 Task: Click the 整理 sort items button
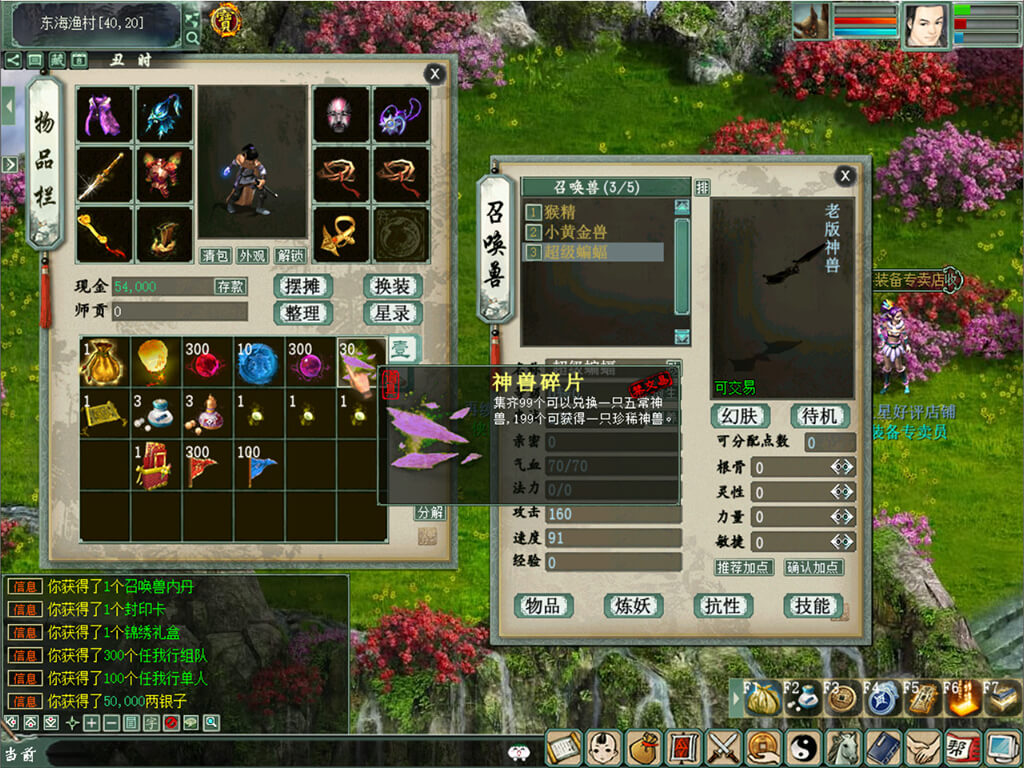[x=302, y=313]
